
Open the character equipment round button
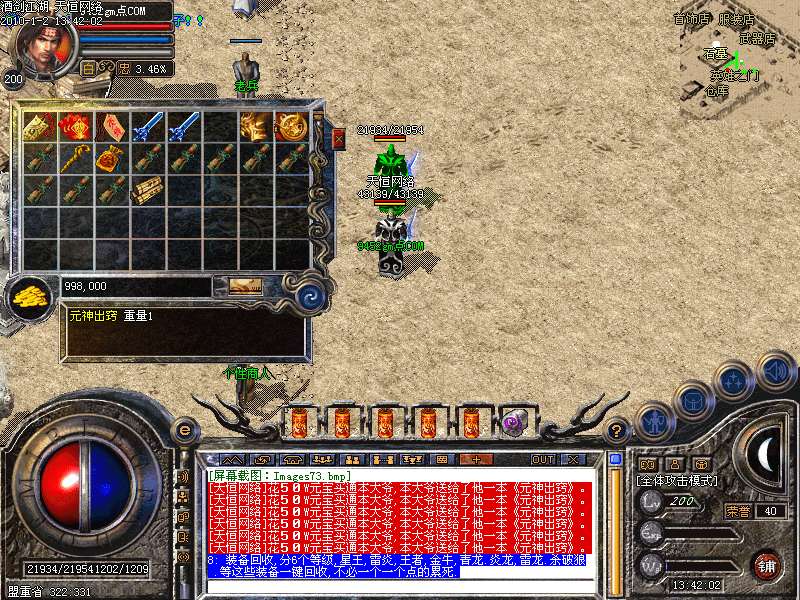656,421
